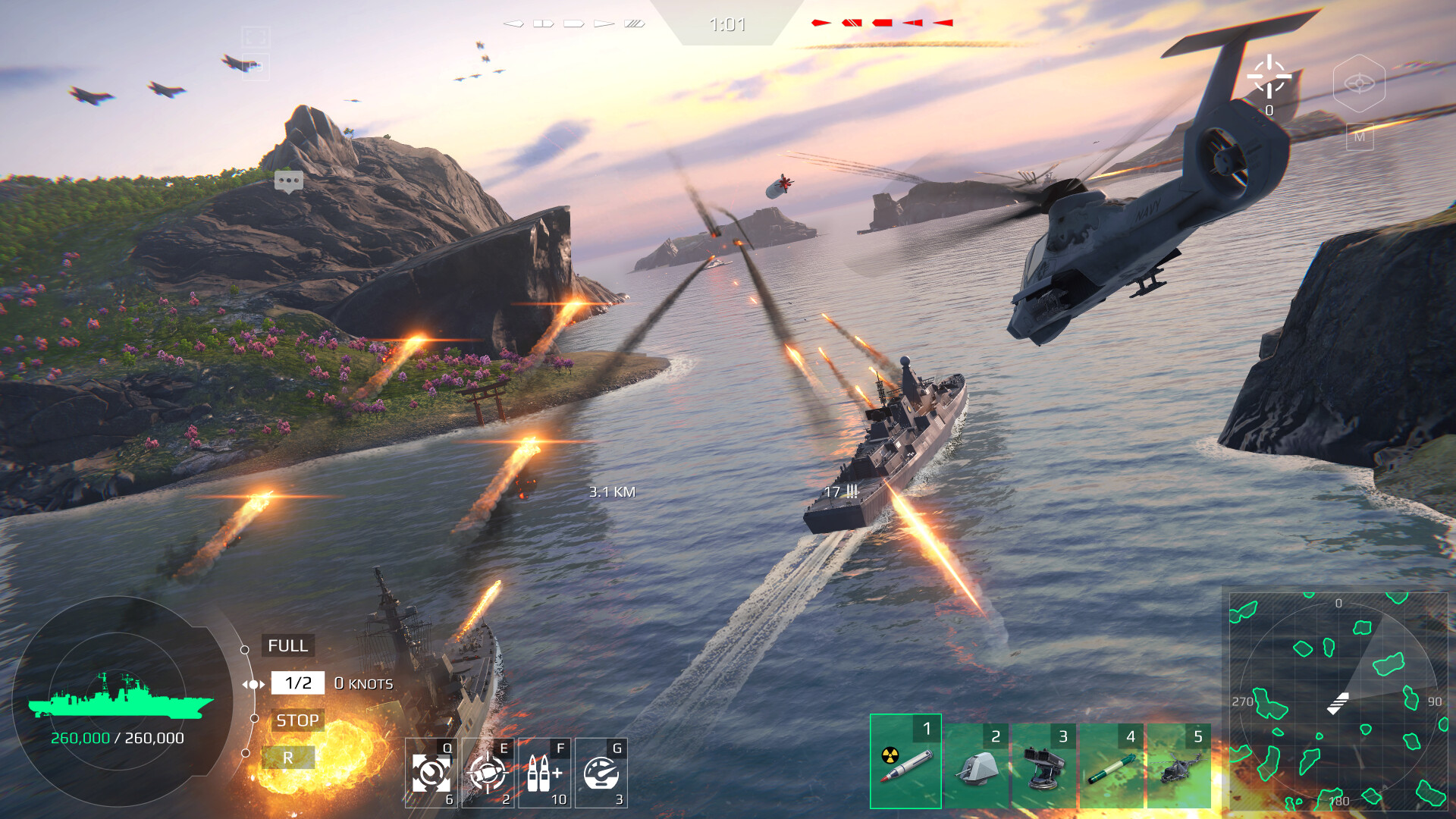1456x819 pixels.
Task: Select the nuclear missile weapon slot
Action: click(905, 761)
